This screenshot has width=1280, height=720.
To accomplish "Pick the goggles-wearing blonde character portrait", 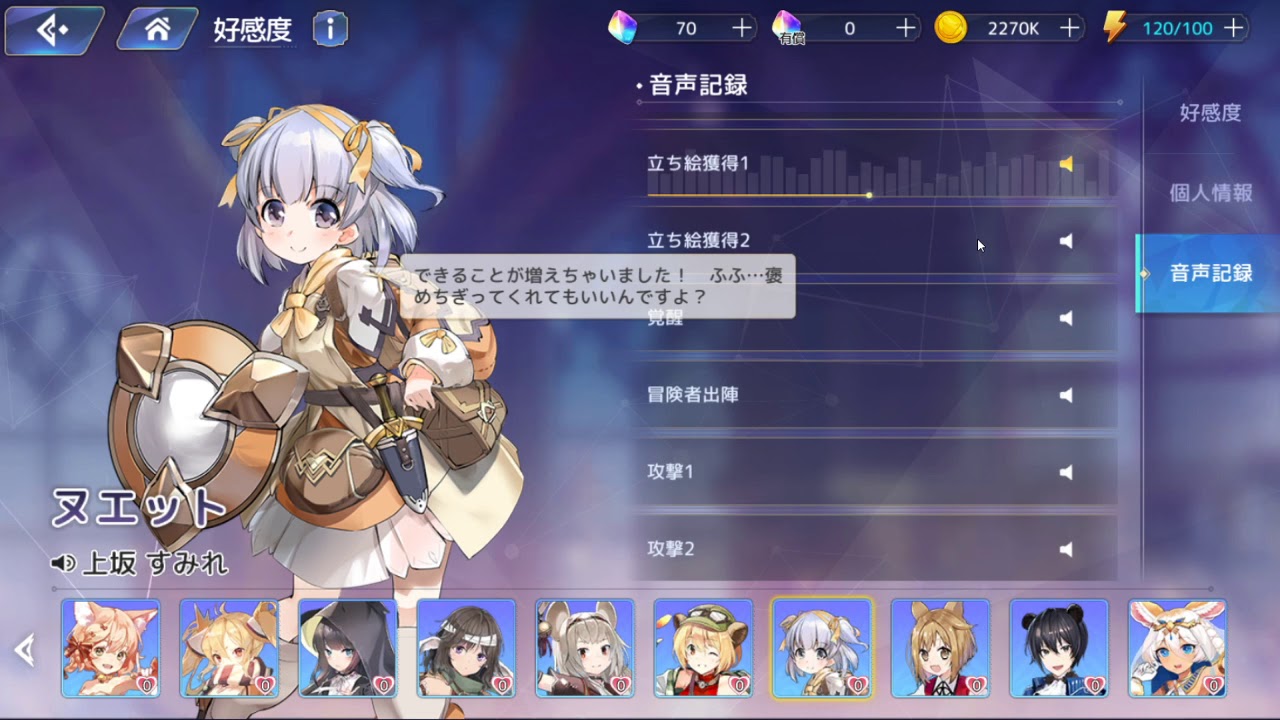I will [x=703, y=647].
